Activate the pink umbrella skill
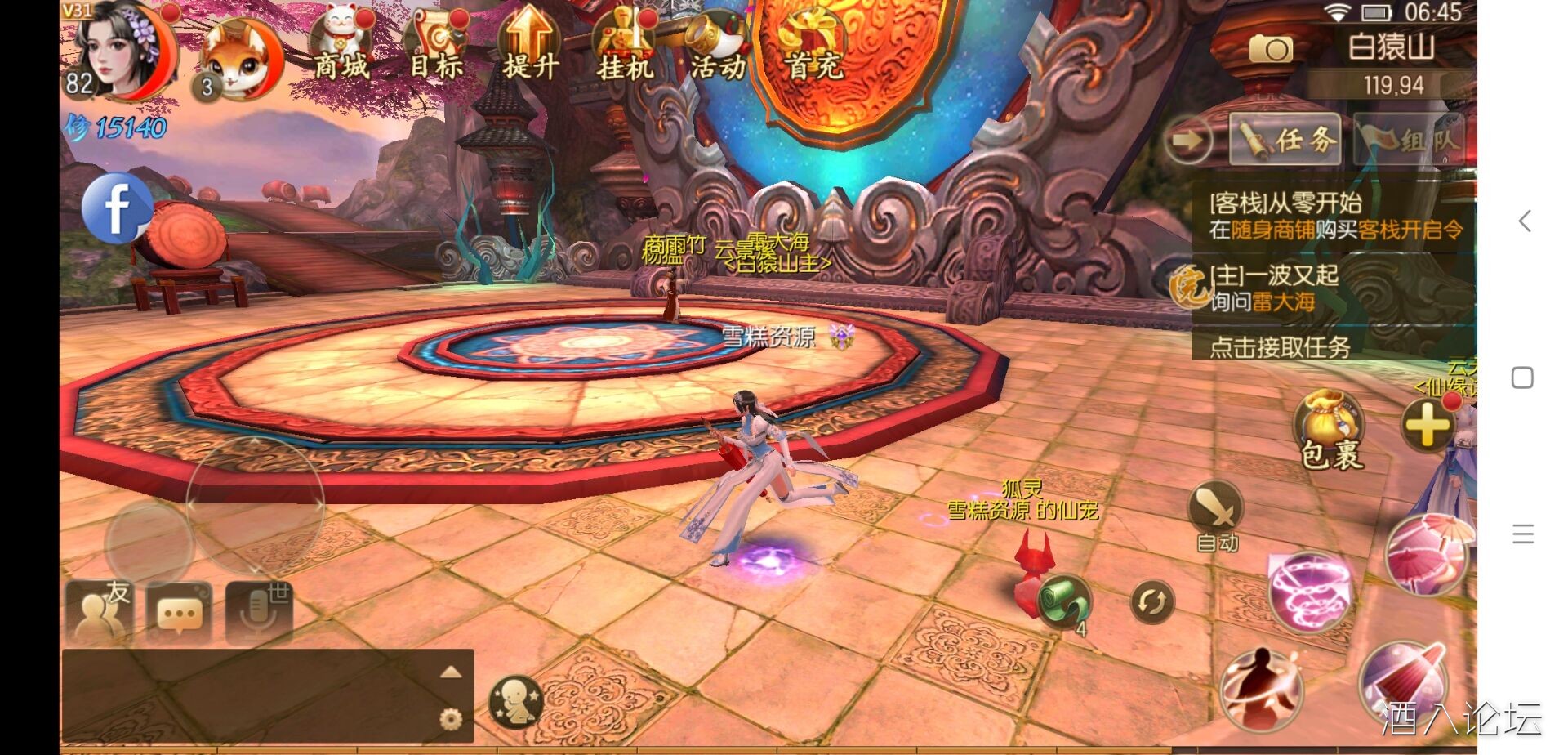 [1426, 554]
